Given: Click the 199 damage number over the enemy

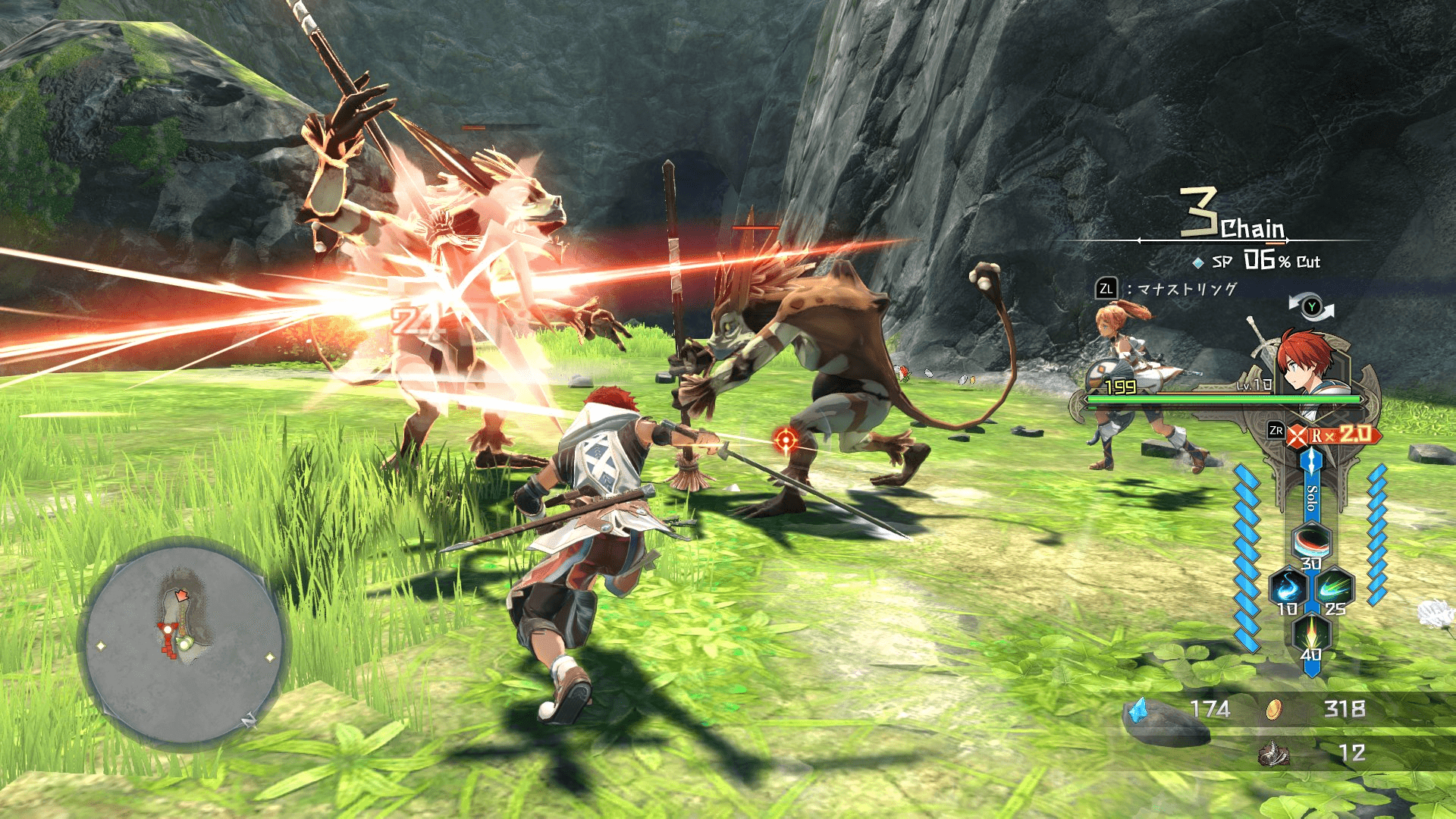Looking at the screenshot, I should [1120, 387].
